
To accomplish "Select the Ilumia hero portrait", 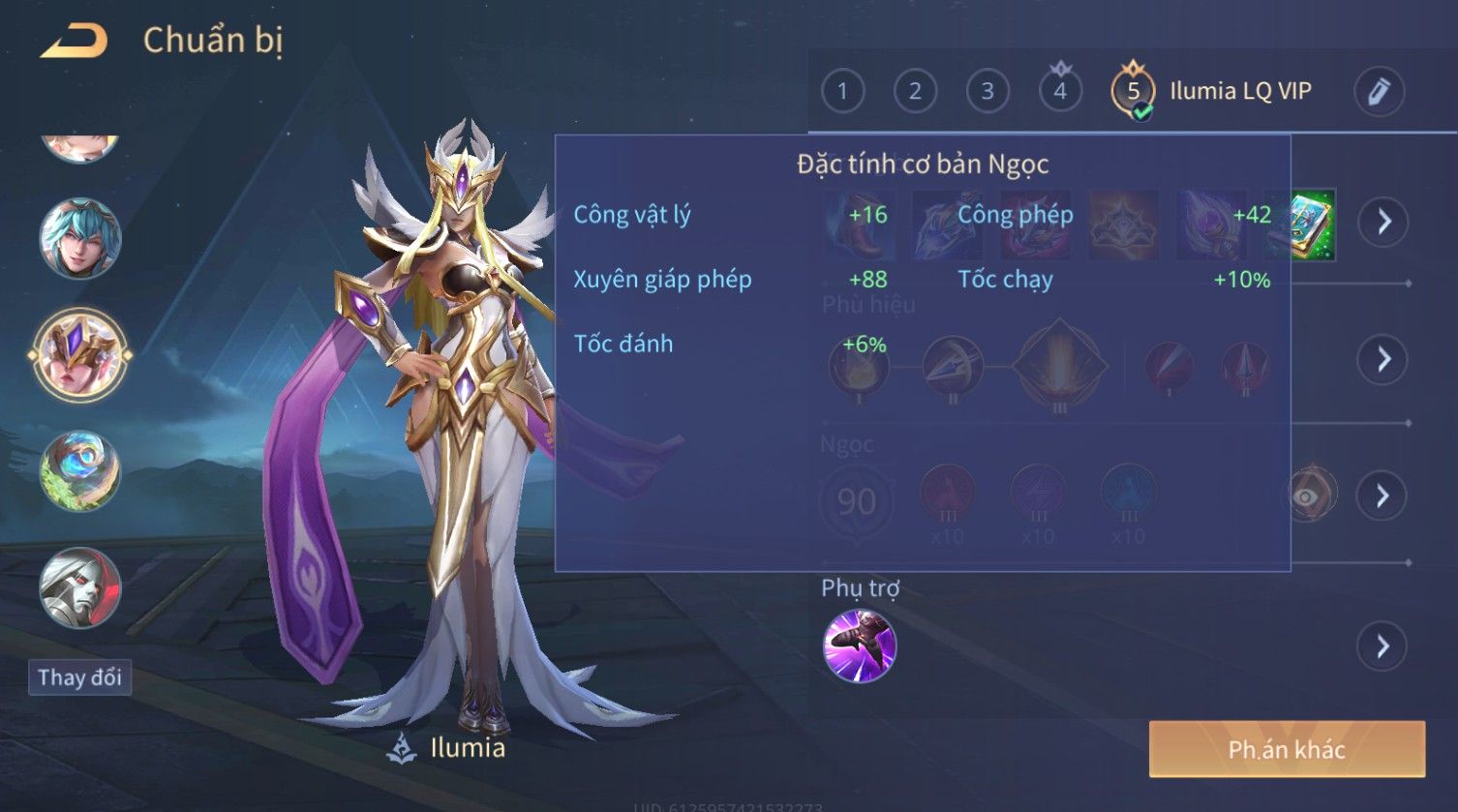I will tap(80, 355).
